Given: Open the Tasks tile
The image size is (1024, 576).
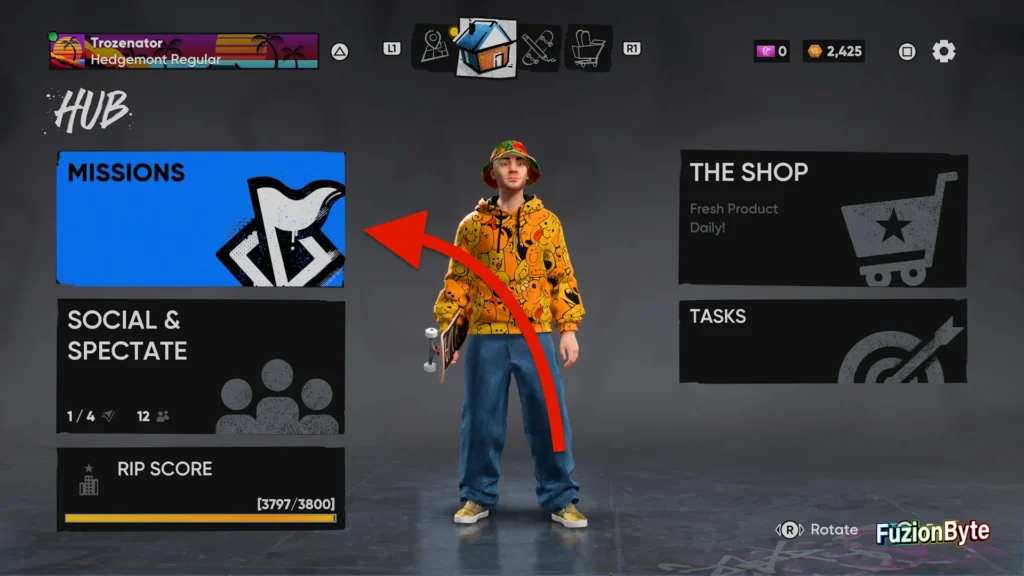Looking at the screenshot, I should [822, 341].
